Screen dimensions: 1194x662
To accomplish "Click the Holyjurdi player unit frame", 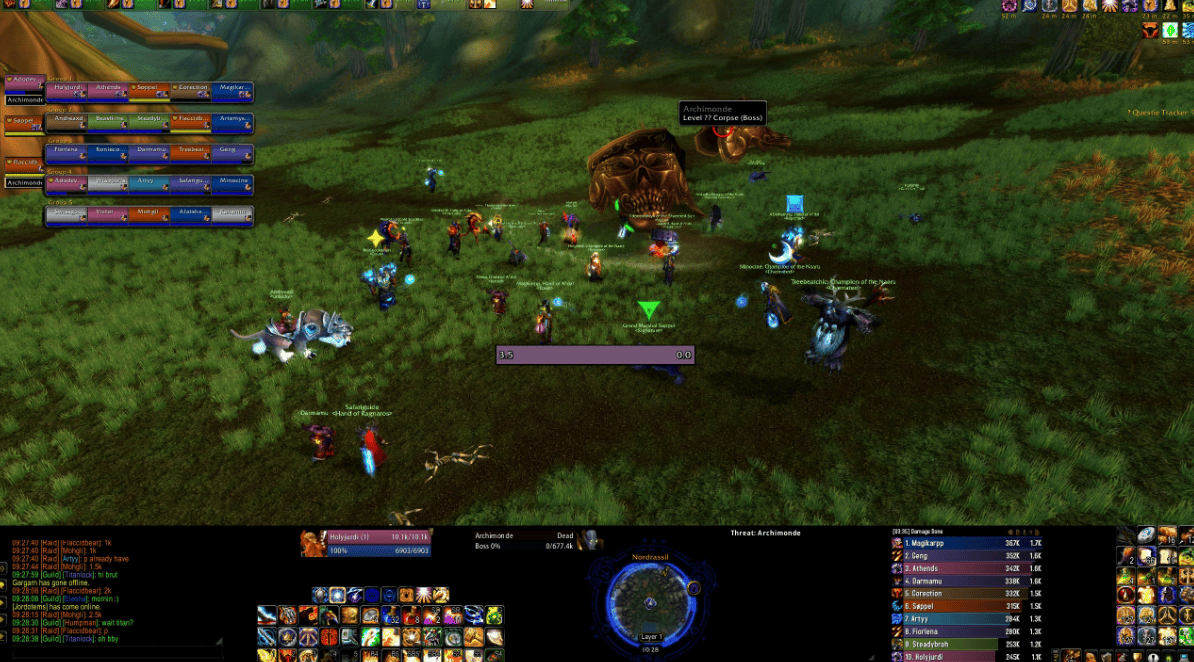I will pos(366,543).
